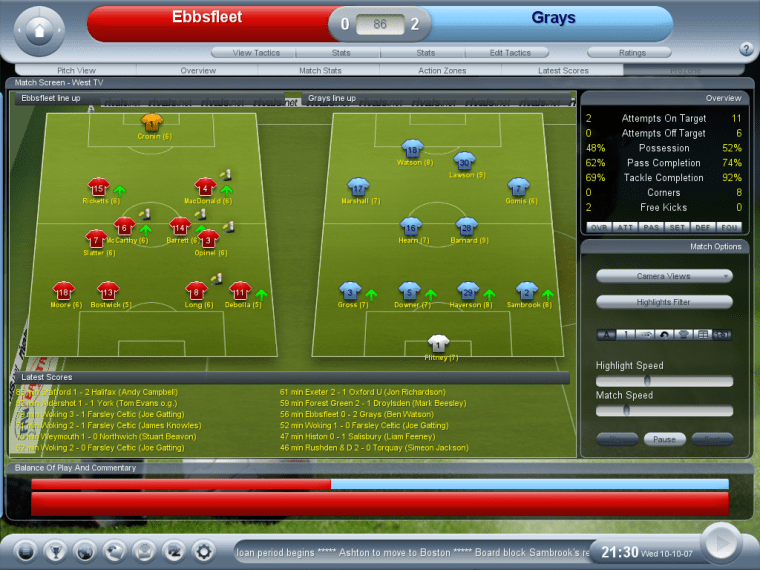Switch to the Match Stats tab
The width and height of the screenshot is (760, 570).
pos(320,71)
